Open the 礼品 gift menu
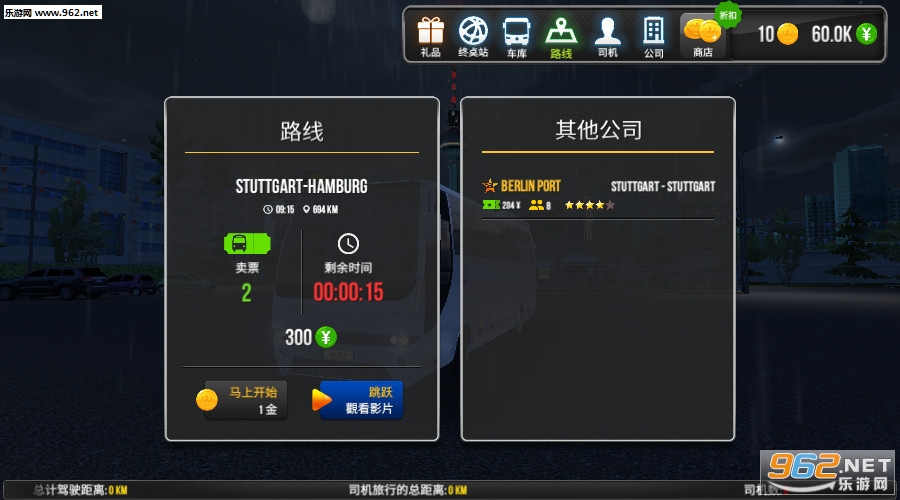Screen dimensions: 900x500 pos(431,36)
